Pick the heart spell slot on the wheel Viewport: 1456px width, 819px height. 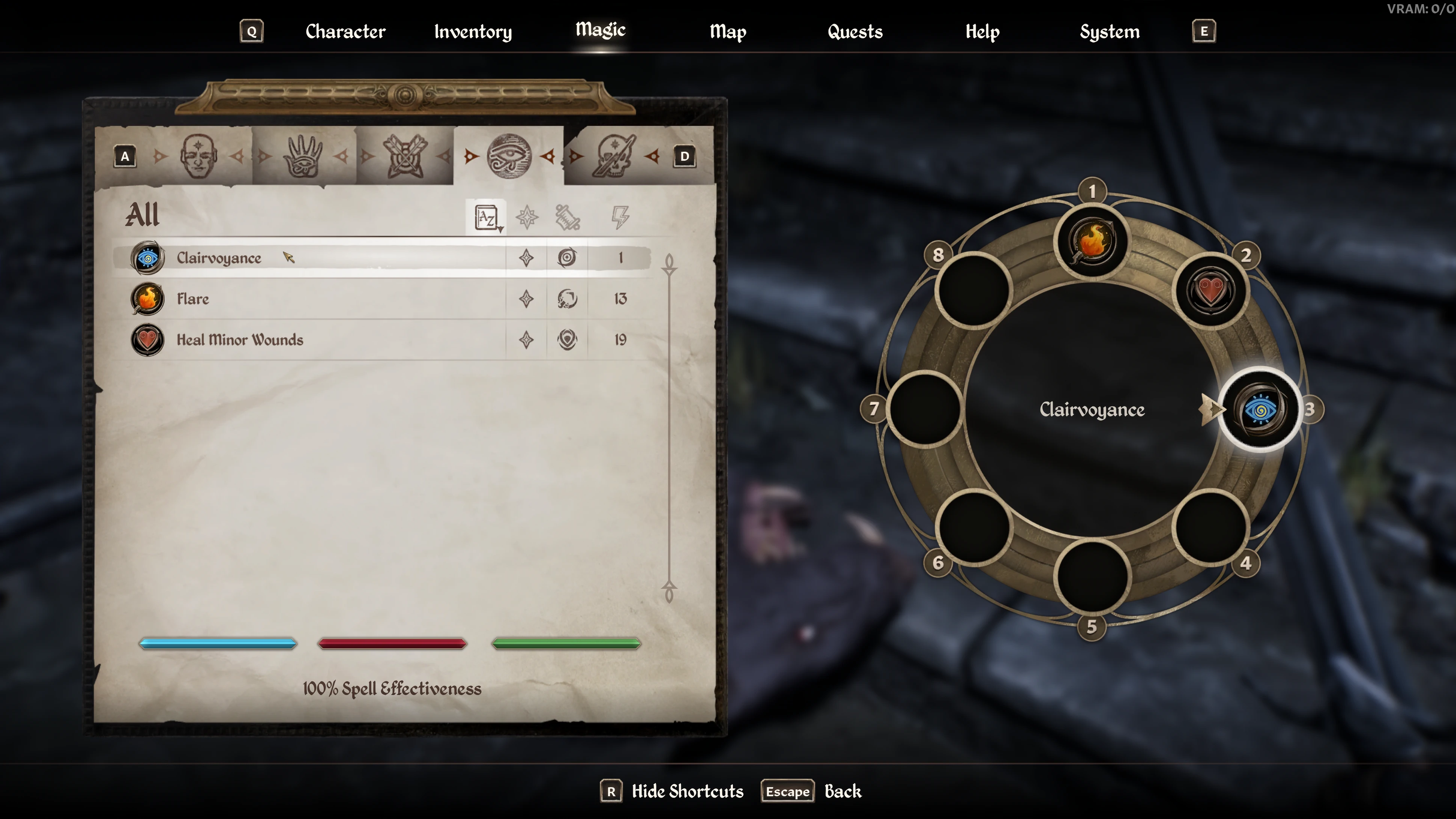tap(1211, 291)
